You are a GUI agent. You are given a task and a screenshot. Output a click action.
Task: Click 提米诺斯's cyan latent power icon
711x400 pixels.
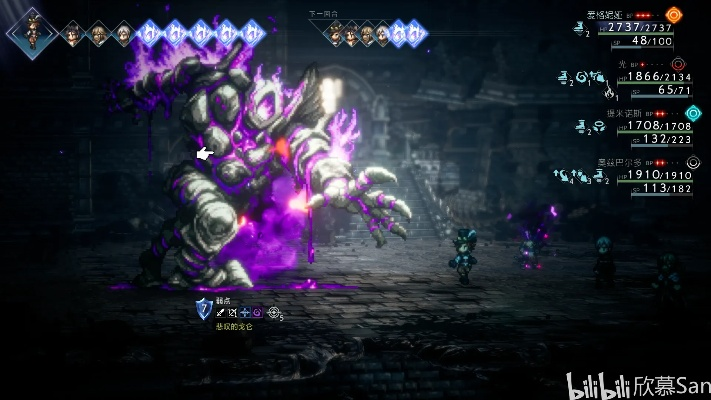click(x=693, y=115)
